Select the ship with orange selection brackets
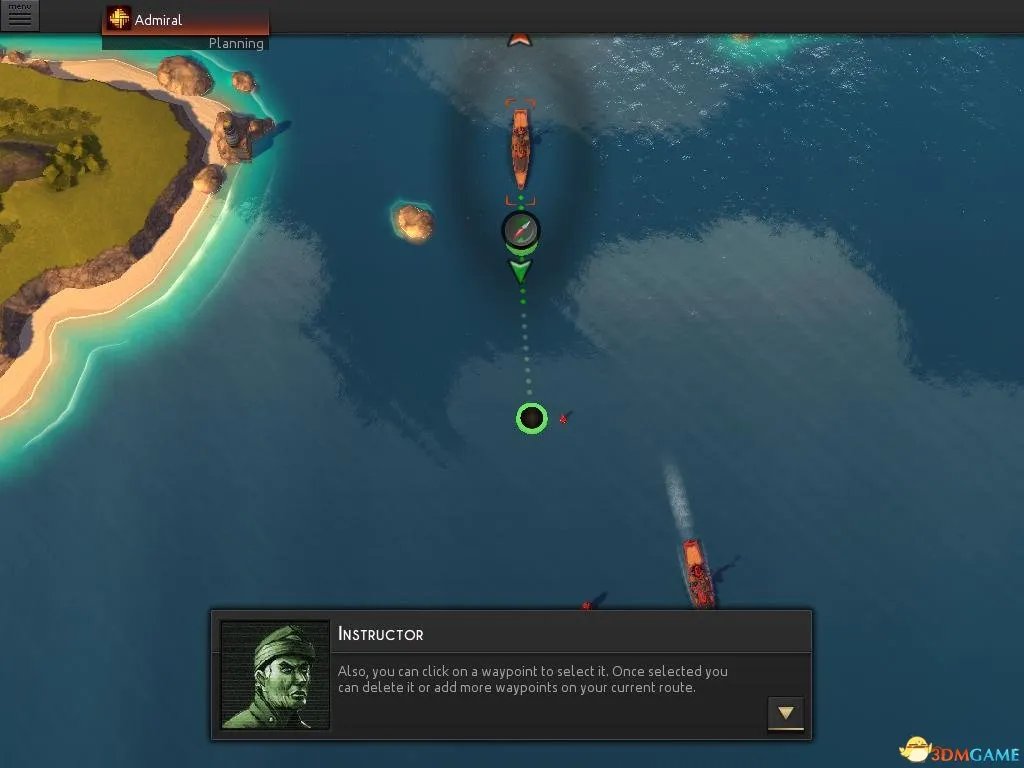The image size is (1024, 768). [x=520, y=150]
